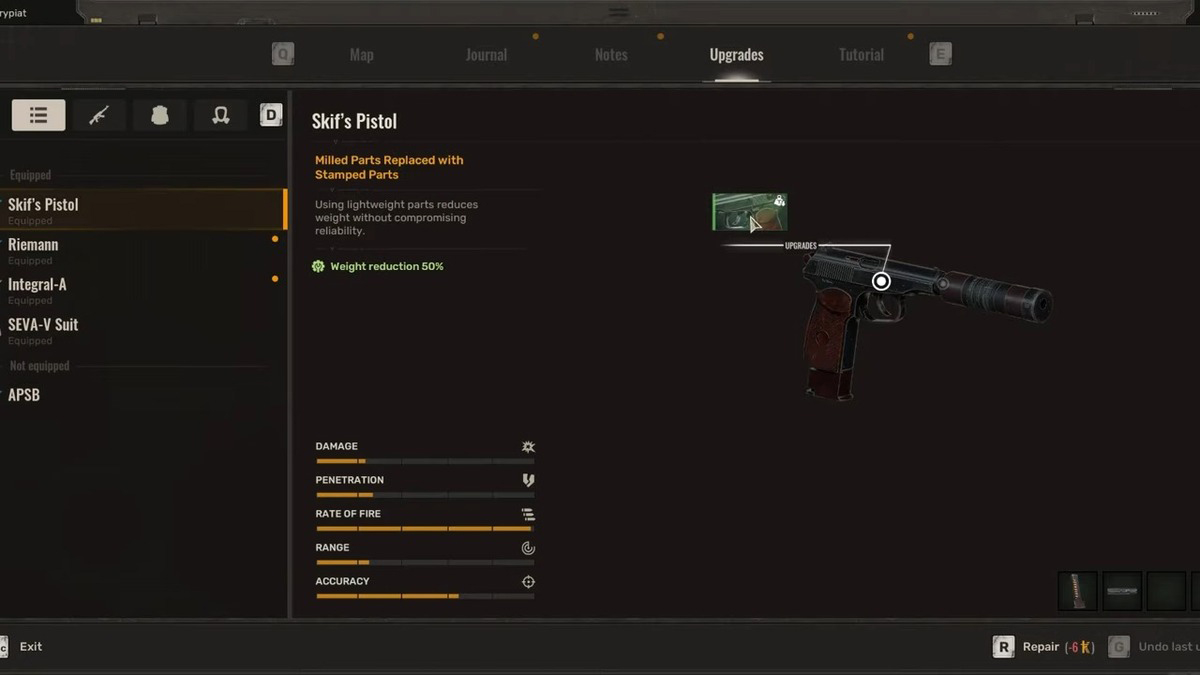
Task: Select the Upgrades tab
Action: pos(736,55)
